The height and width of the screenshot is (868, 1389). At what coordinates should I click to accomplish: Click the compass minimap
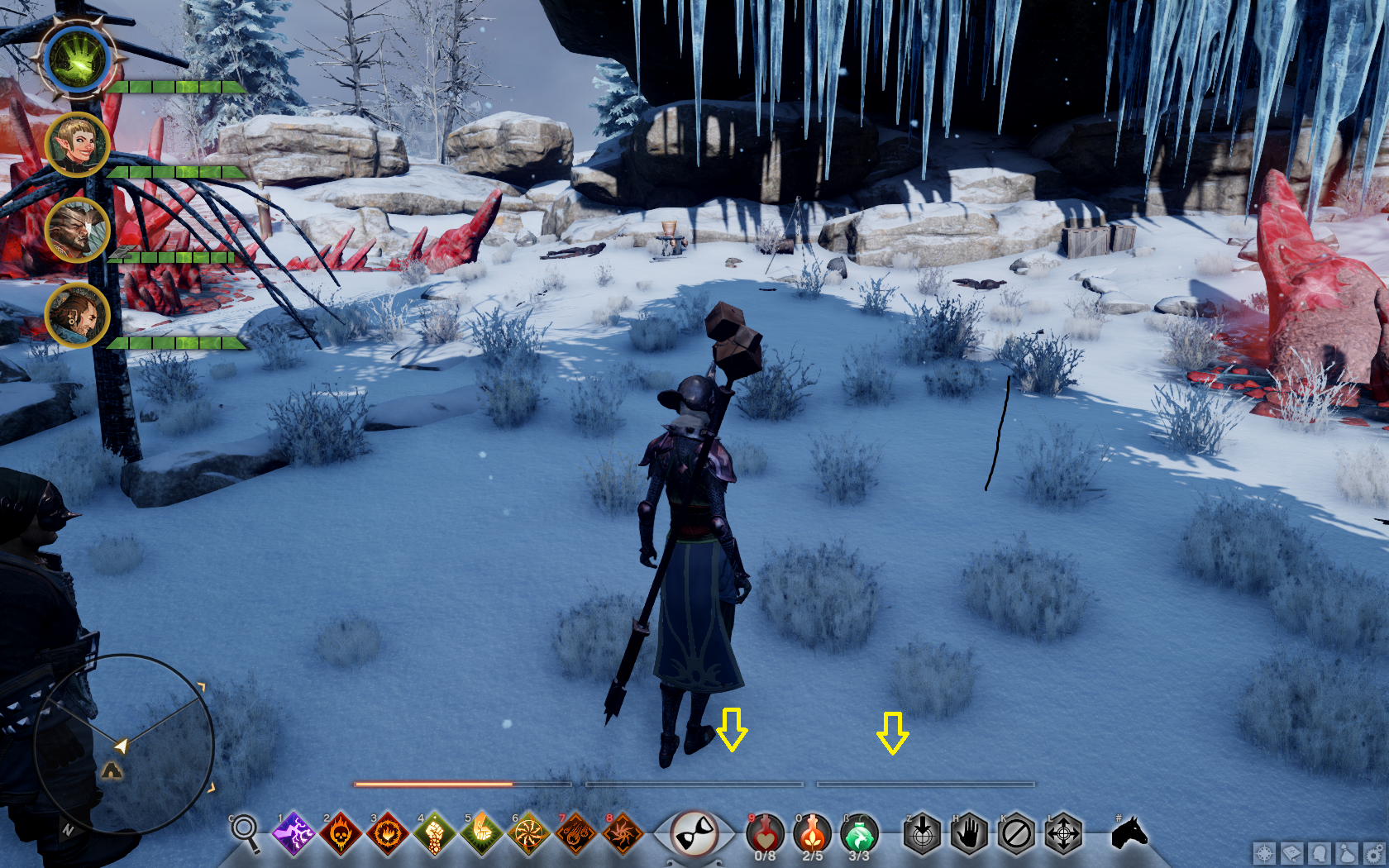click(x=124, y=744)
